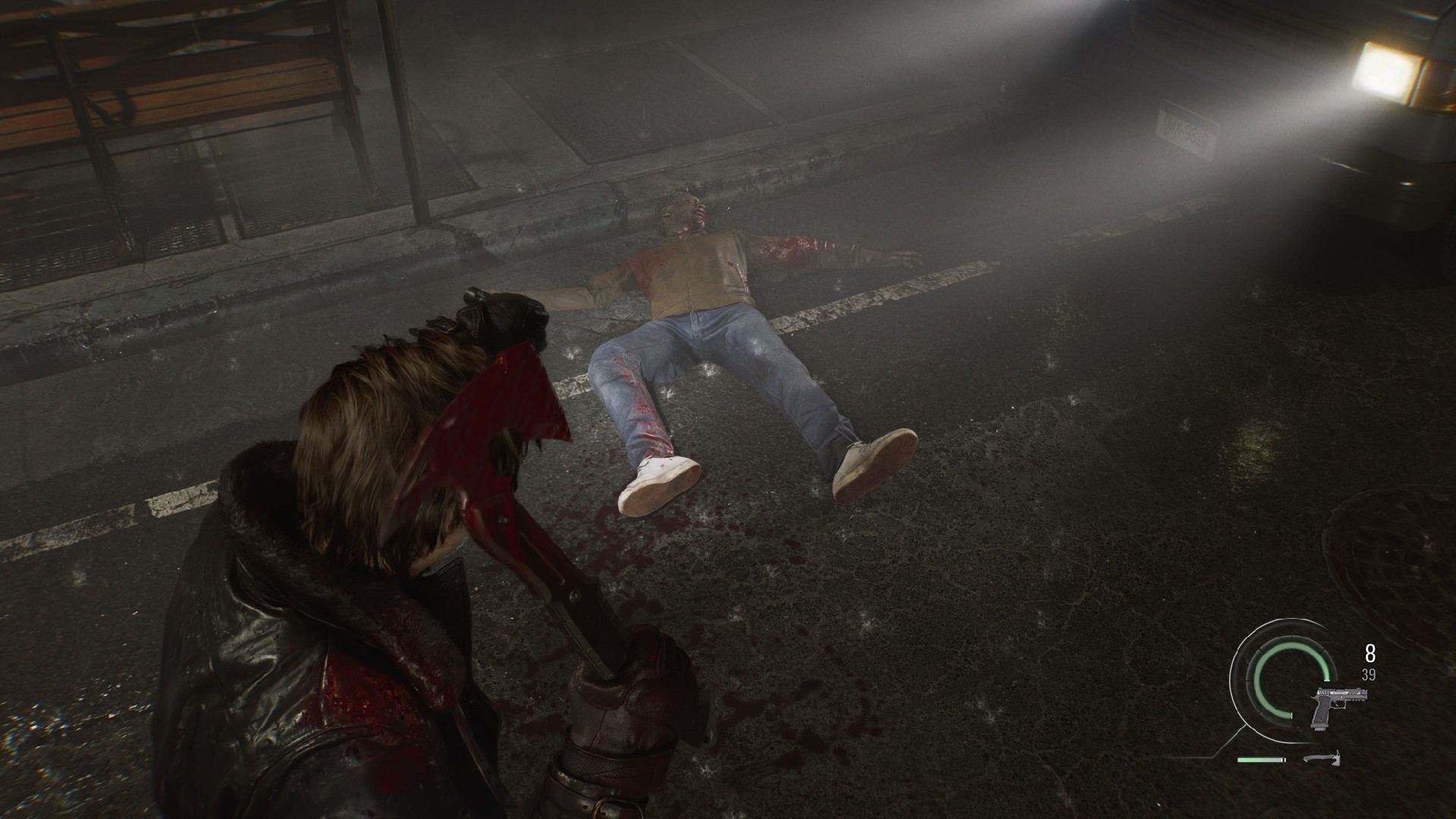Click the hatchet melee weapon icon

(1322, 758)
